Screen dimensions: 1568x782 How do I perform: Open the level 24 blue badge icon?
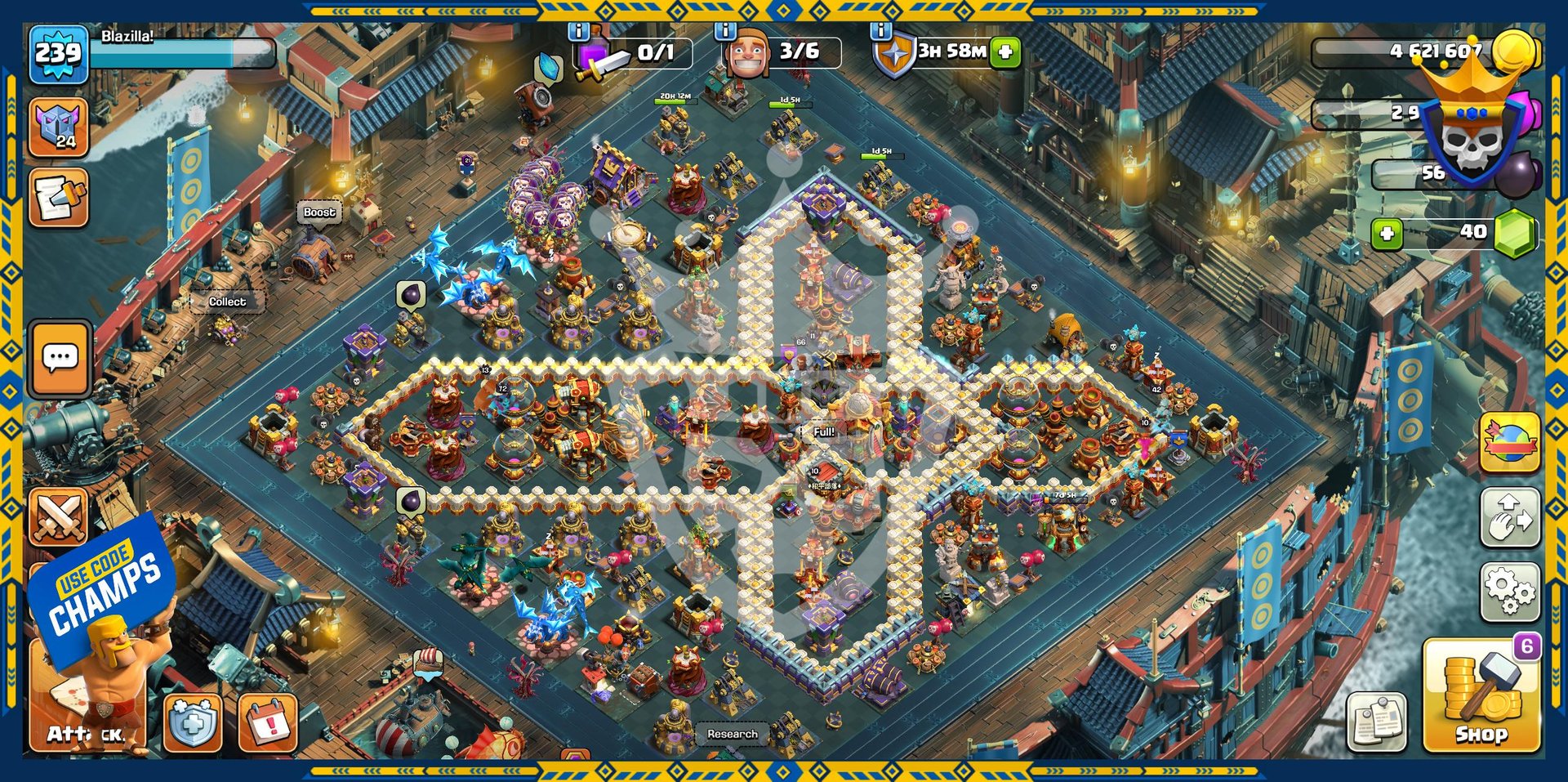click(x=58, y=127)
